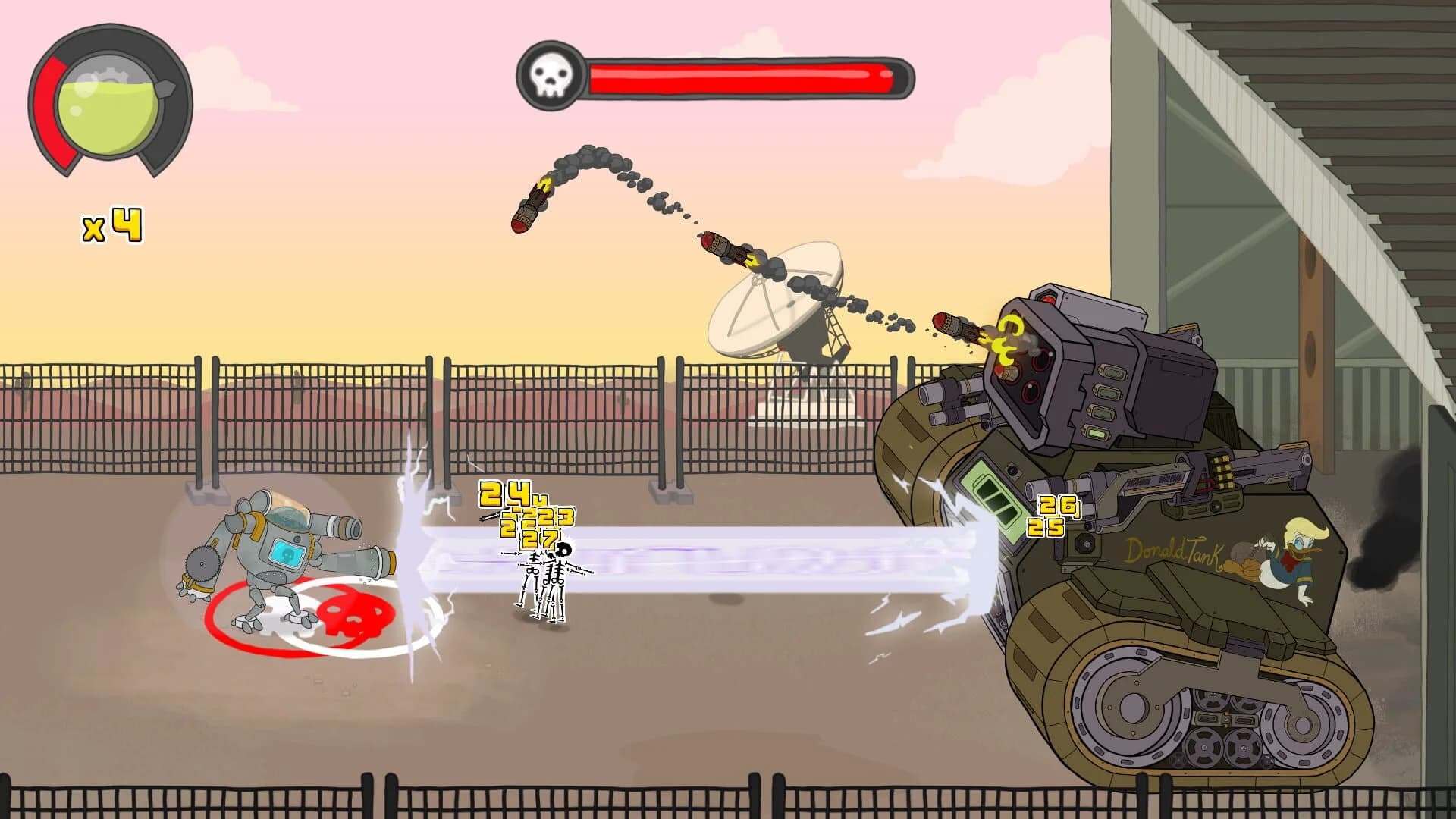Image resolution: width=1456 pixels, height=819 pixels.
Task: Select the green battery indicator on tank
Action: (x=993, y=500)
